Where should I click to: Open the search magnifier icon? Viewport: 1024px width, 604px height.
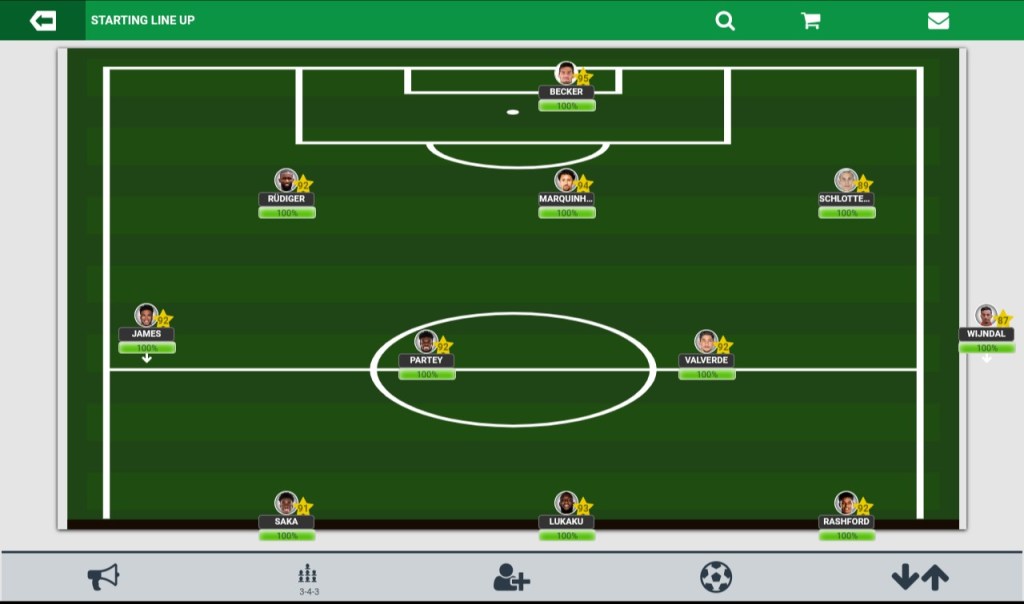[725, 20]
